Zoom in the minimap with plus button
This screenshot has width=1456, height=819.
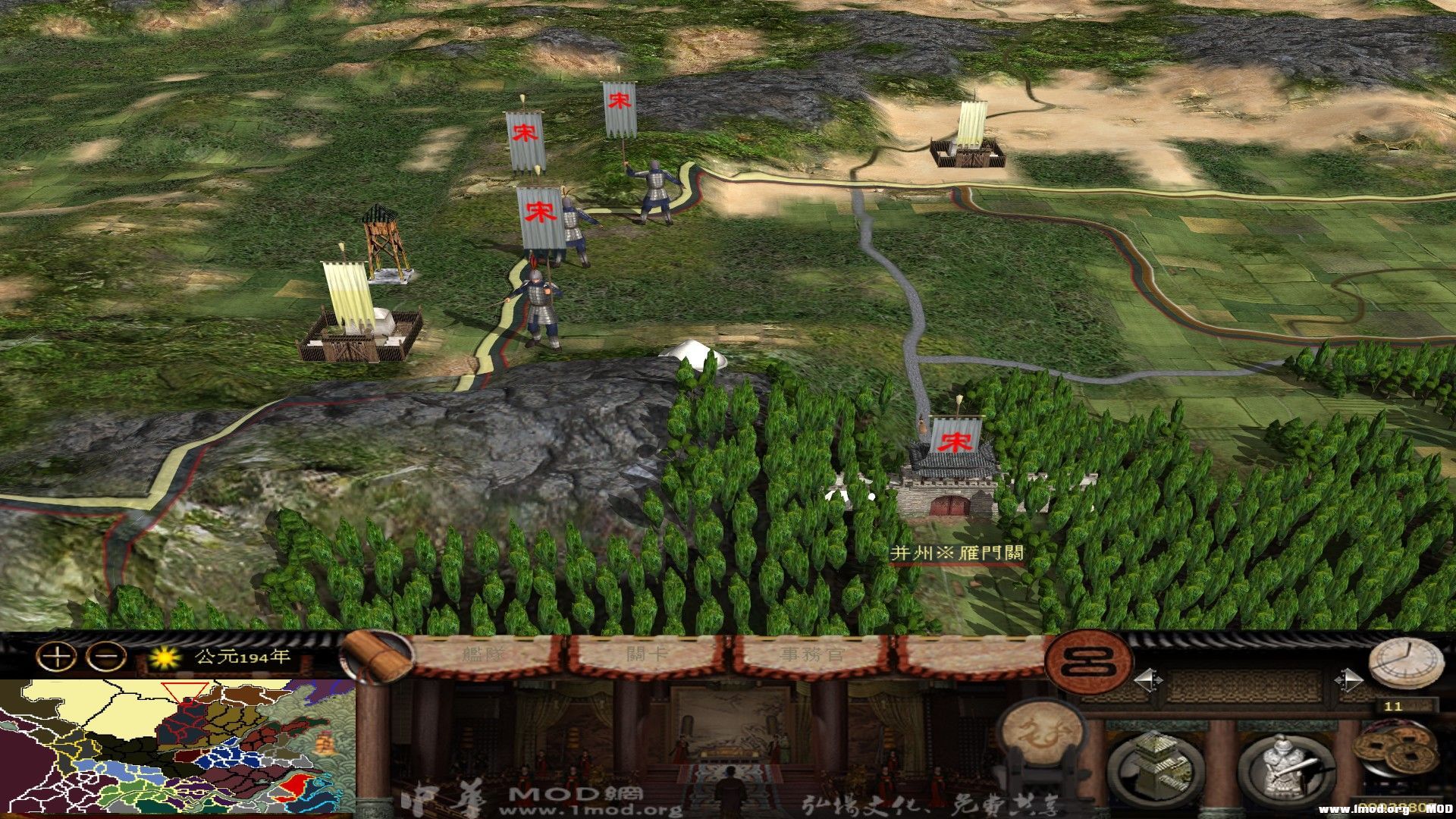click(57, 657)
